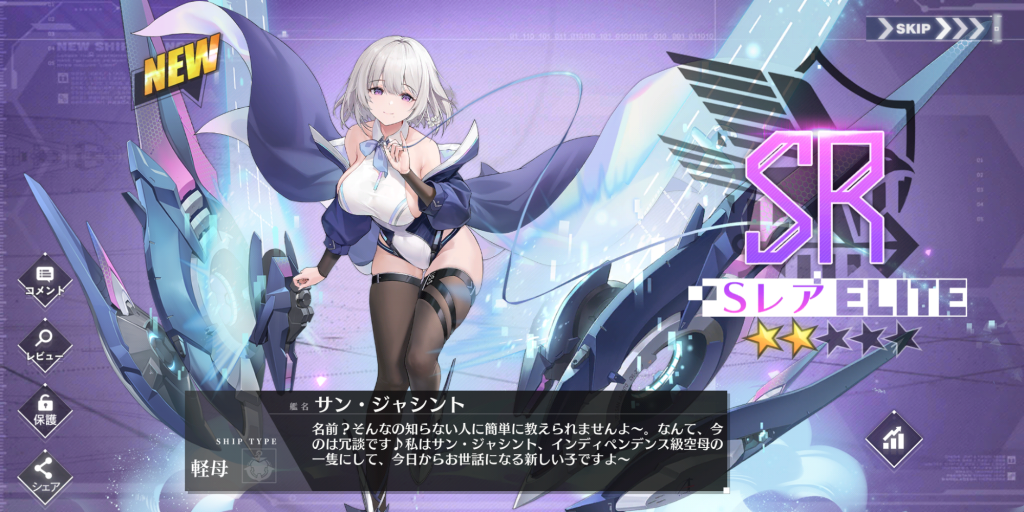
Task: Open the レビュー review magnifier button
Action: pos(45,343)
